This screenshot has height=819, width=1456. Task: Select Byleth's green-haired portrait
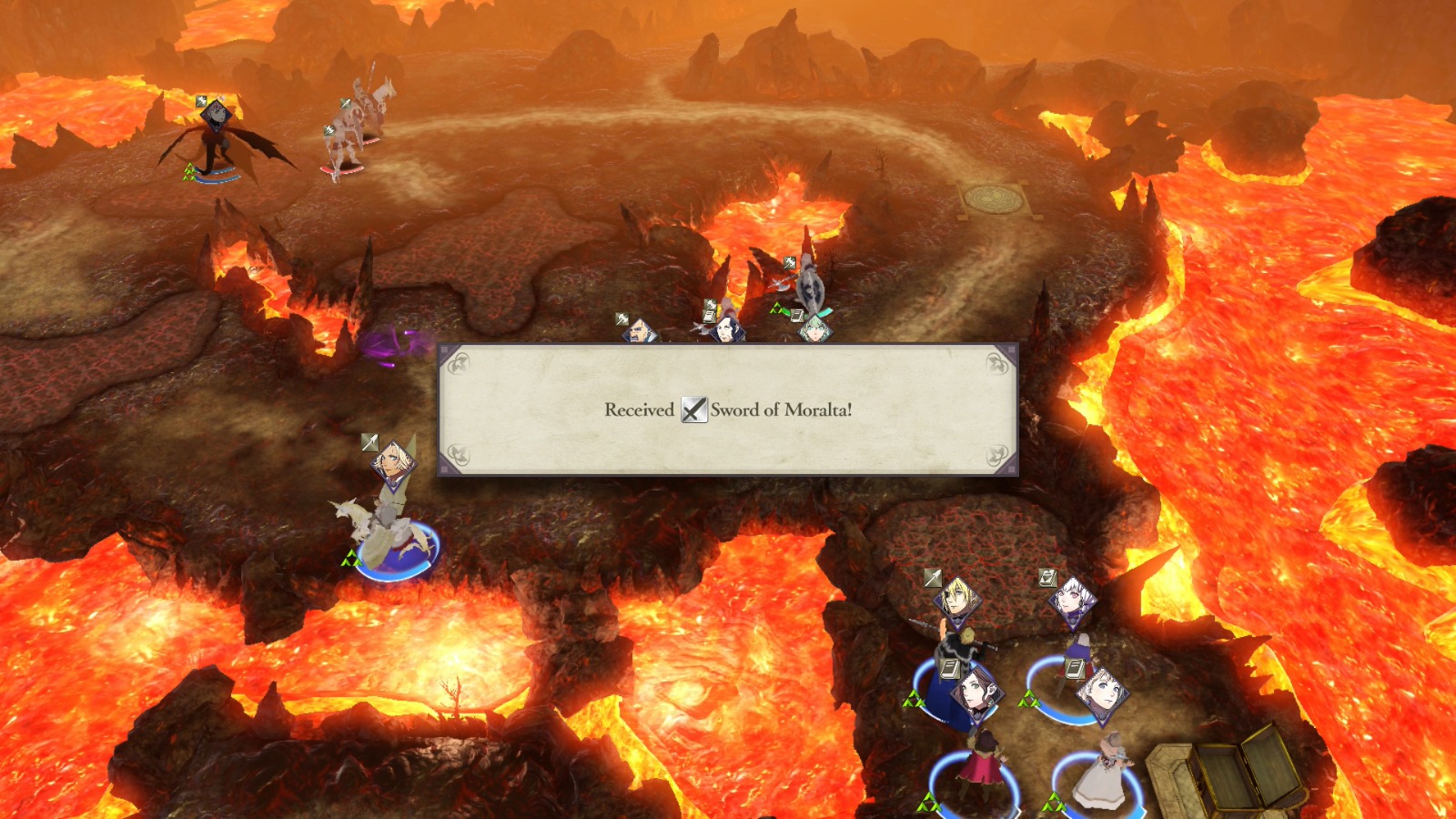tap(815, 331)
